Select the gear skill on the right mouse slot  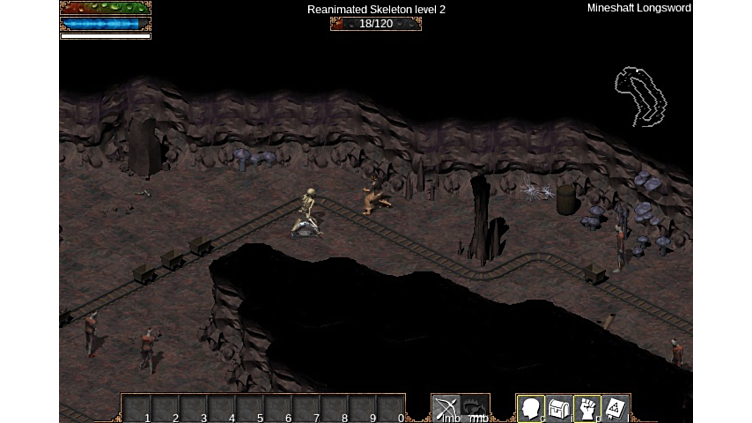[x=474, y=408]
